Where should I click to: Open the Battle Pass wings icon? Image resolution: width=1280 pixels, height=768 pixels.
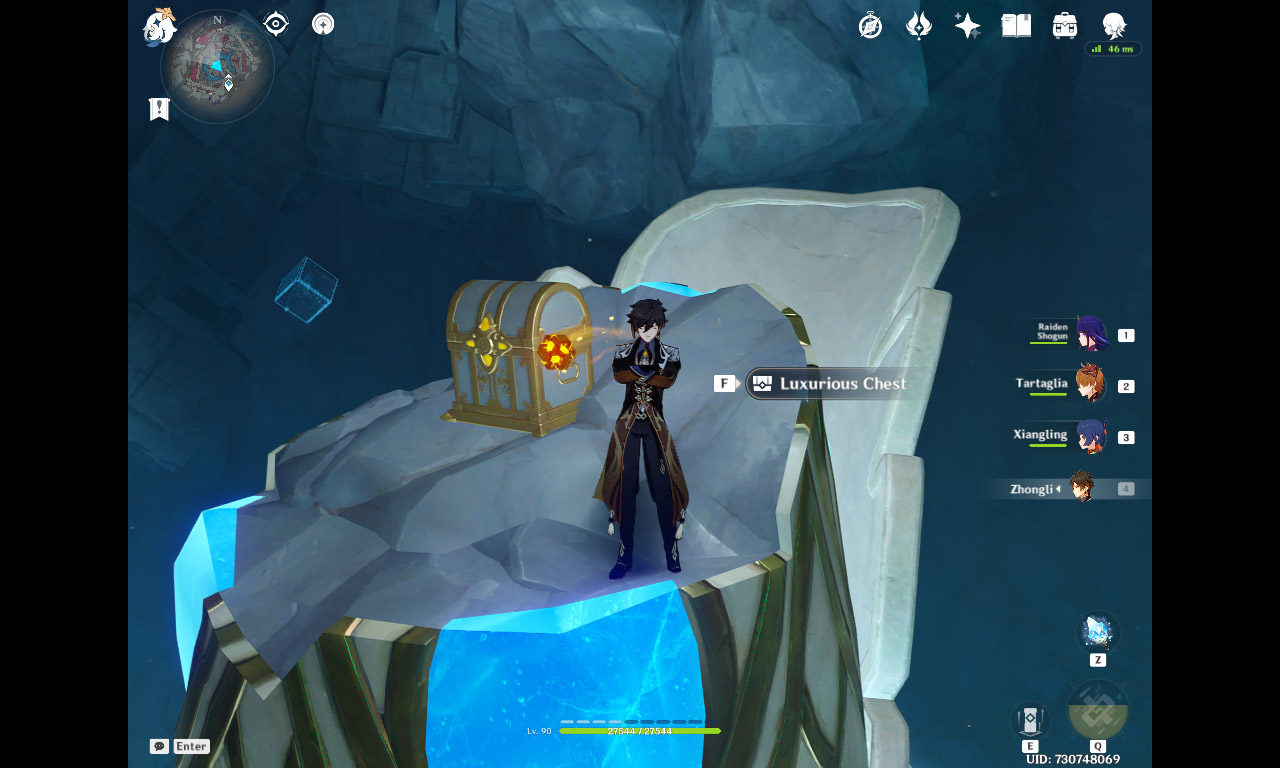tap(918, 25)
